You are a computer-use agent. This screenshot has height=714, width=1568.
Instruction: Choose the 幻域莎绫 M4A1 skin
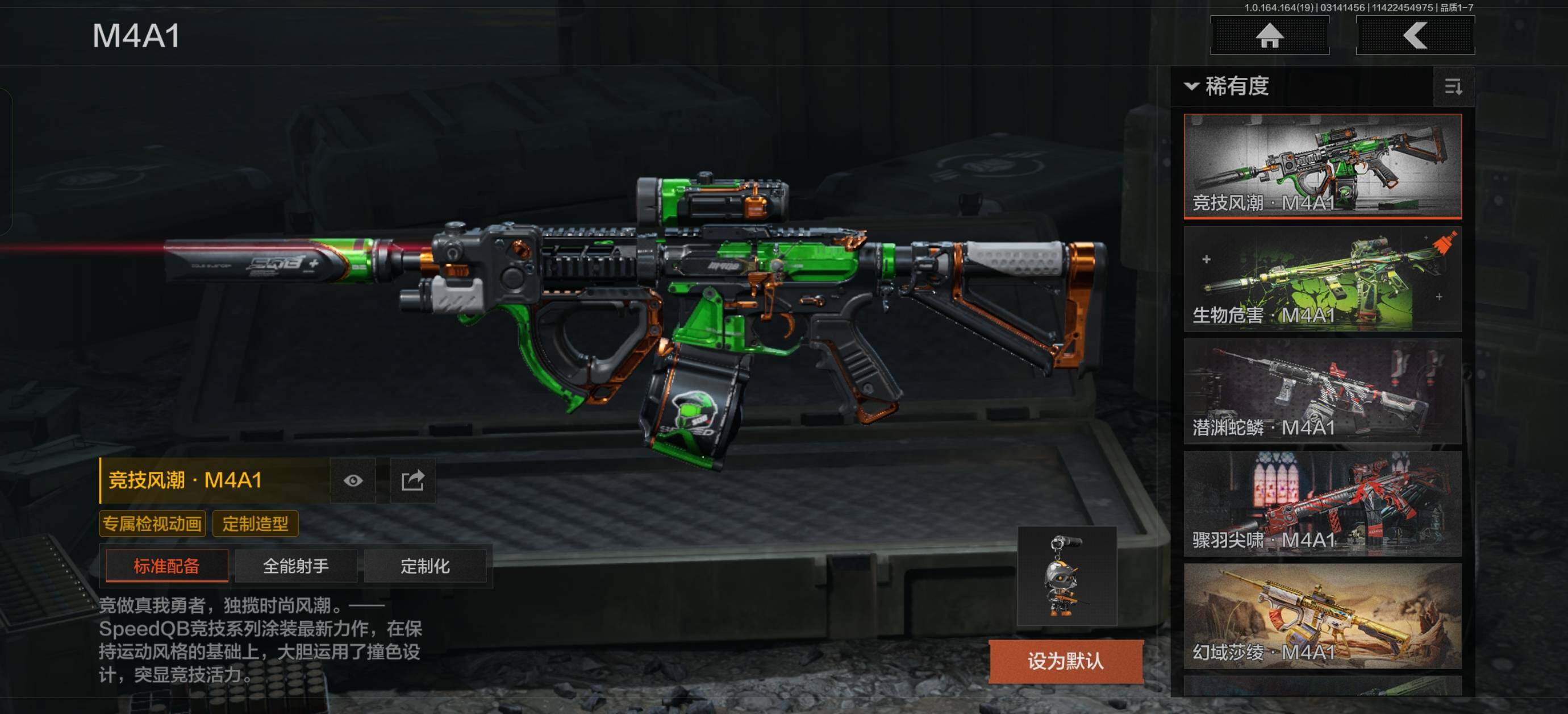point(1322,616)
